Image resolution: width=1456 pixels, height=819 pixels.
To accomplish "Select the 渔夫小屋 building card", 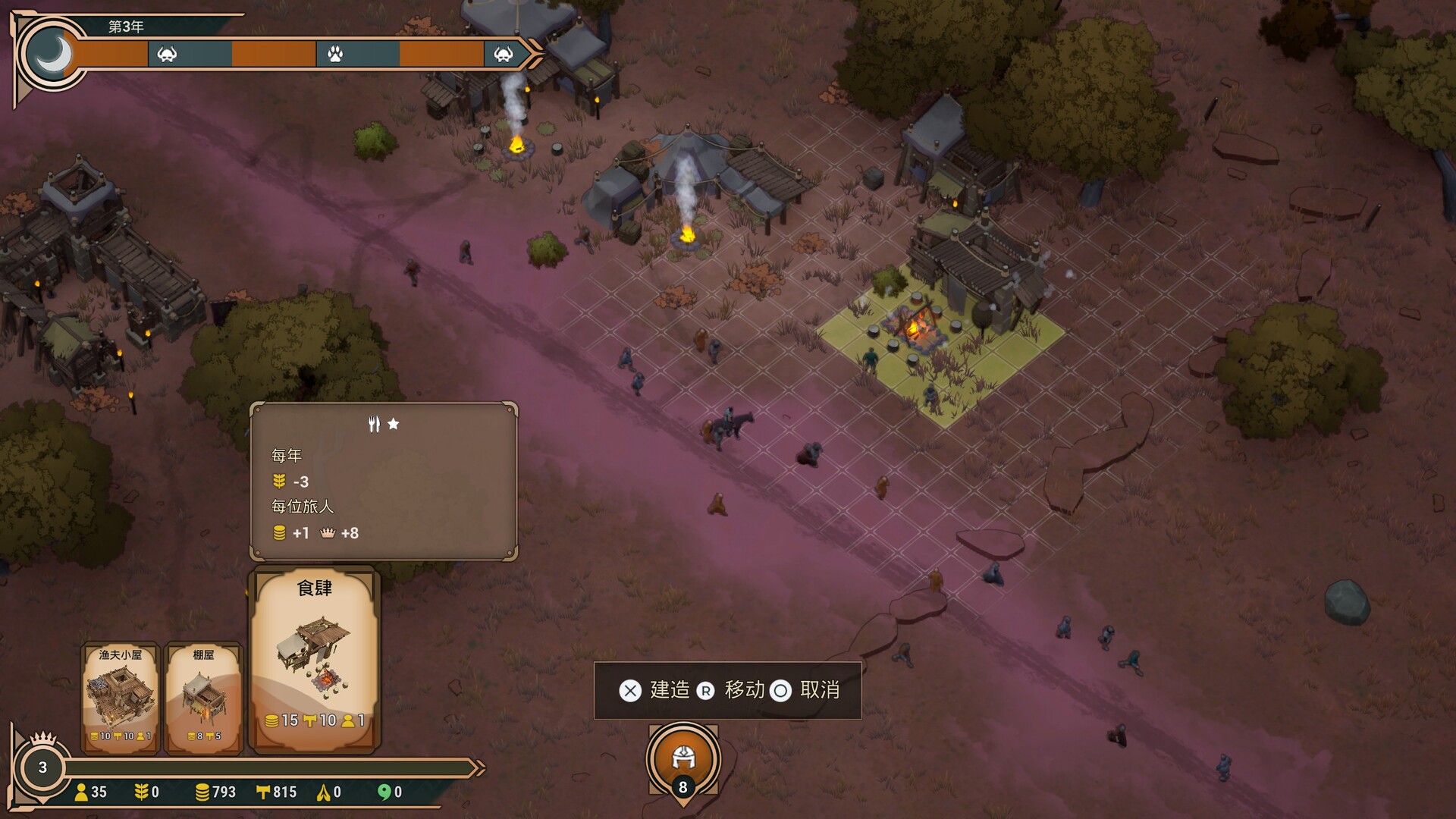I will tap(120, 697).
